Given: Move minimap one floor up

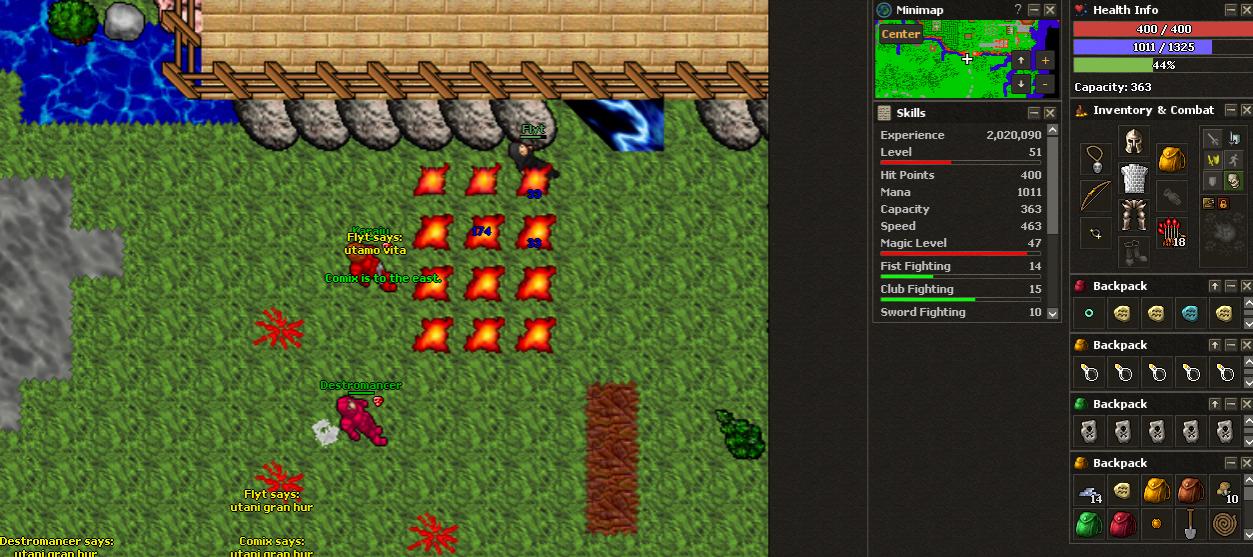Looking at the screenshot, I should point(1021,60).
